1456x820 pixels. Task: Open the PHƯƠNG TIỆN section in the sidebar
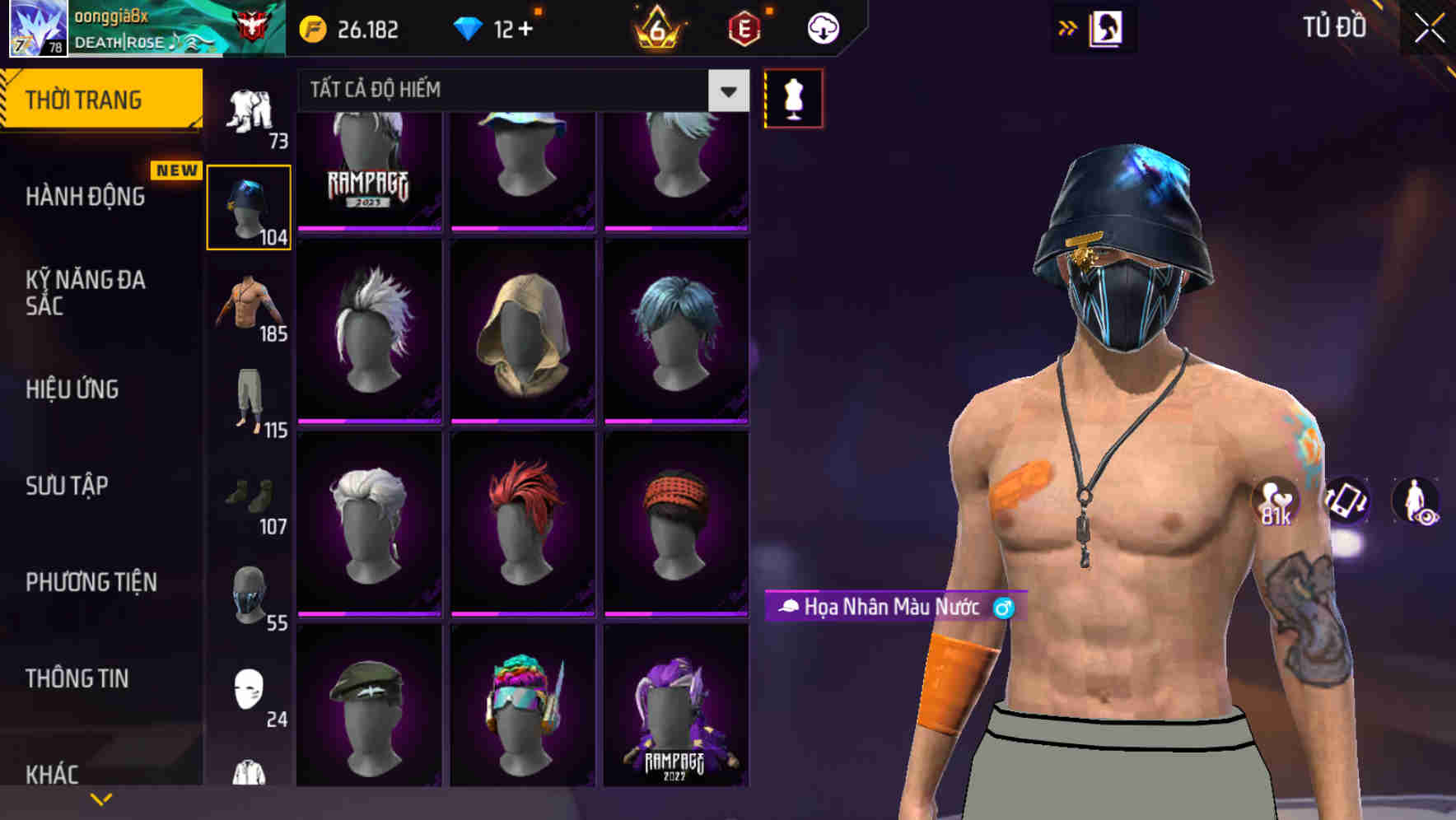(91, 581)
